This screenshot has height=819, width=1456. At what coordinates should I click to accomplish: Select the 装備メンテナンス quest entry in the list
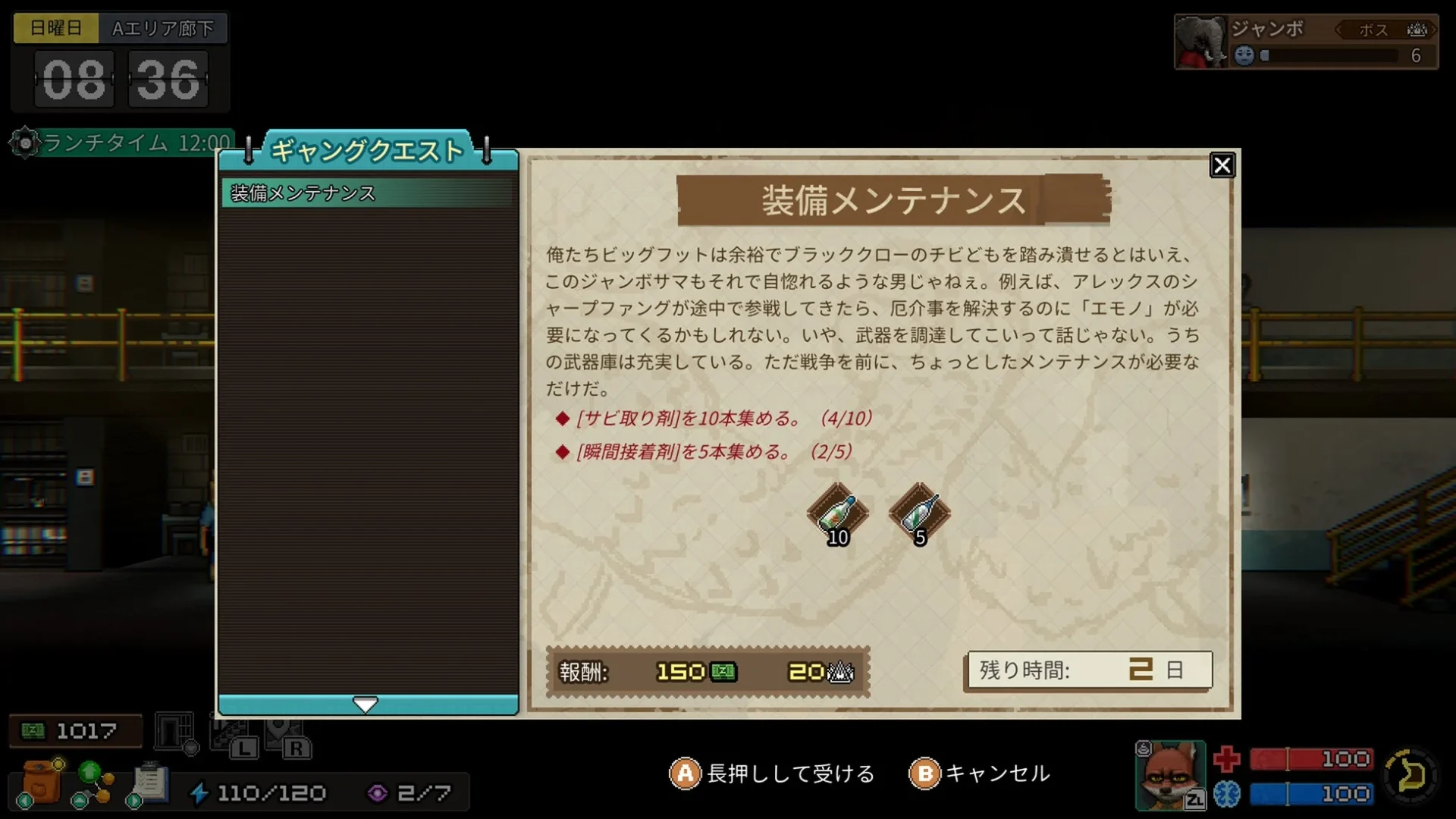[x=318, y=192]
